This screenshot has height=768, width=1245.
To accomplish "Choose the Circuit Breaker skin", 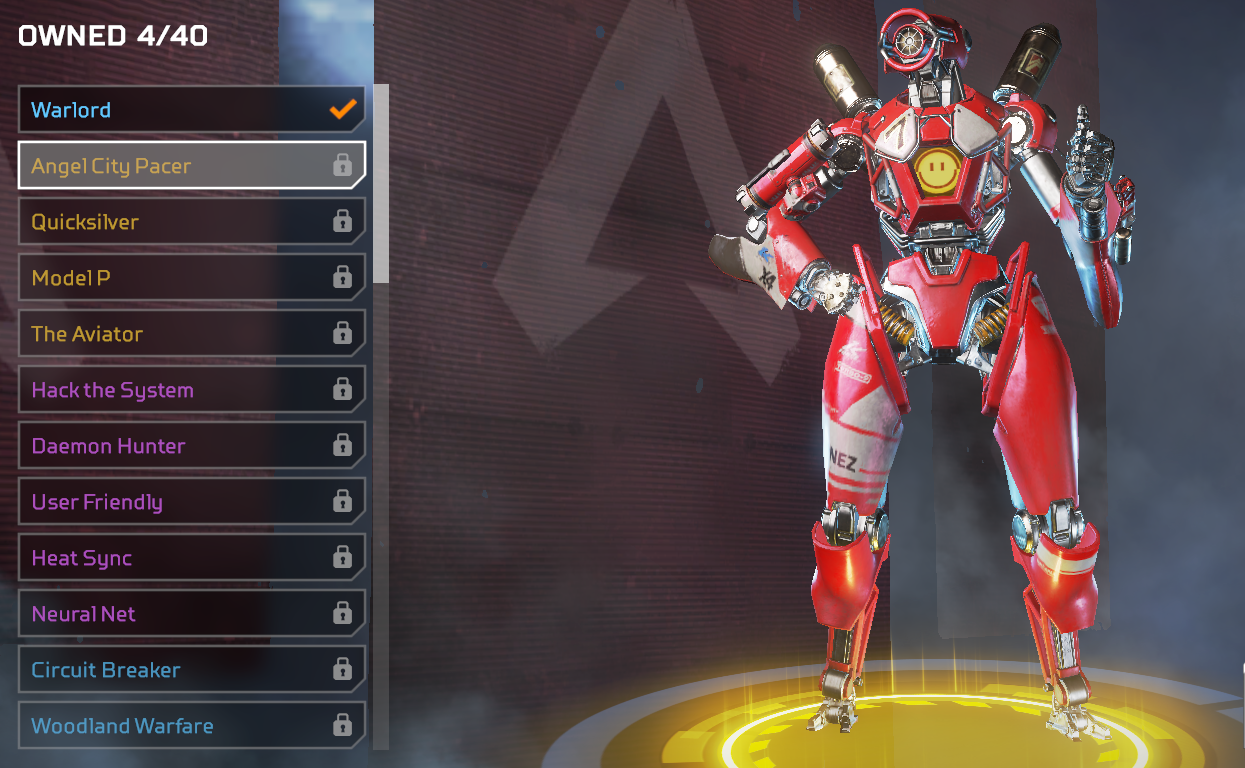I will click(190, 670).
